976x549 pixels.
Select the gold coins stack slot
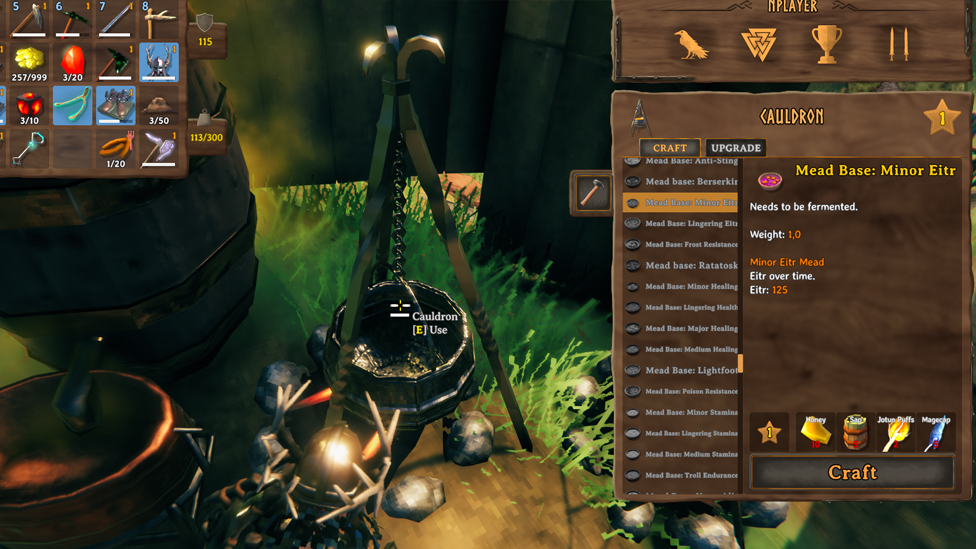click(29, 62)
